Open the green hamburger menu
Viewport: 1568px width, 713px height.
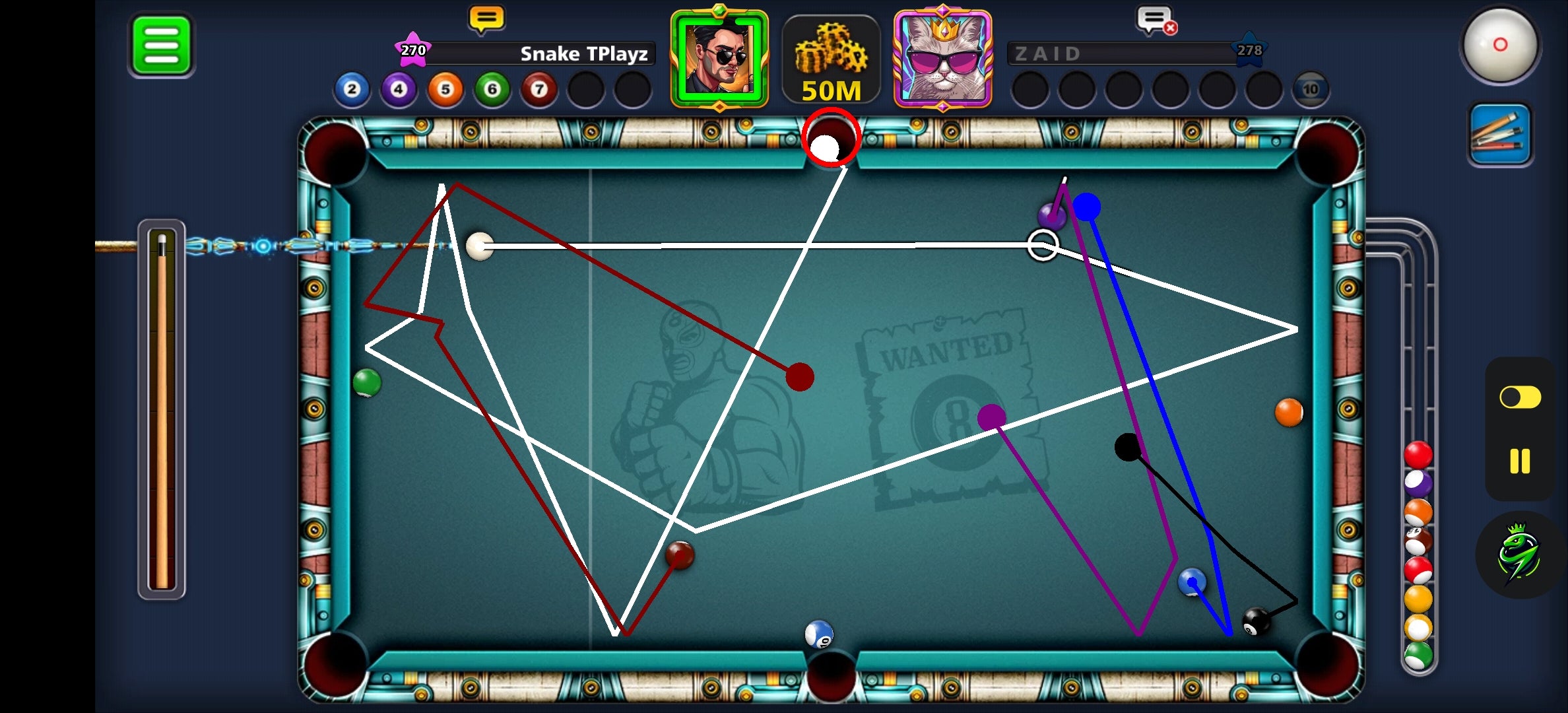point(161,46)
